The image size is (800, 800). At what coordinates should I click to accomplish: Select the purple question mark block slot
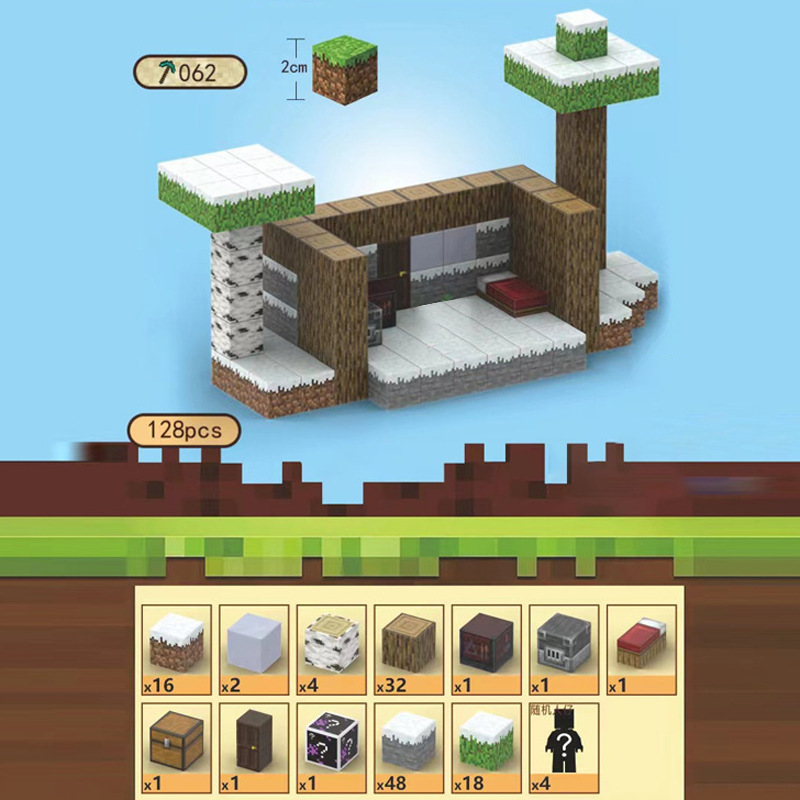331,742
